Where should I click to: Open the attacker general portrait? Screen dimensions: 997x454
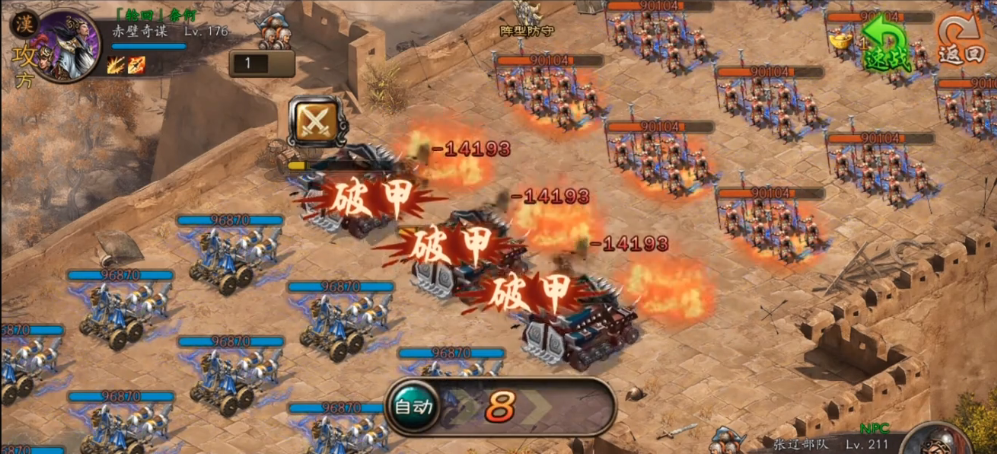[x=67, y=45]
